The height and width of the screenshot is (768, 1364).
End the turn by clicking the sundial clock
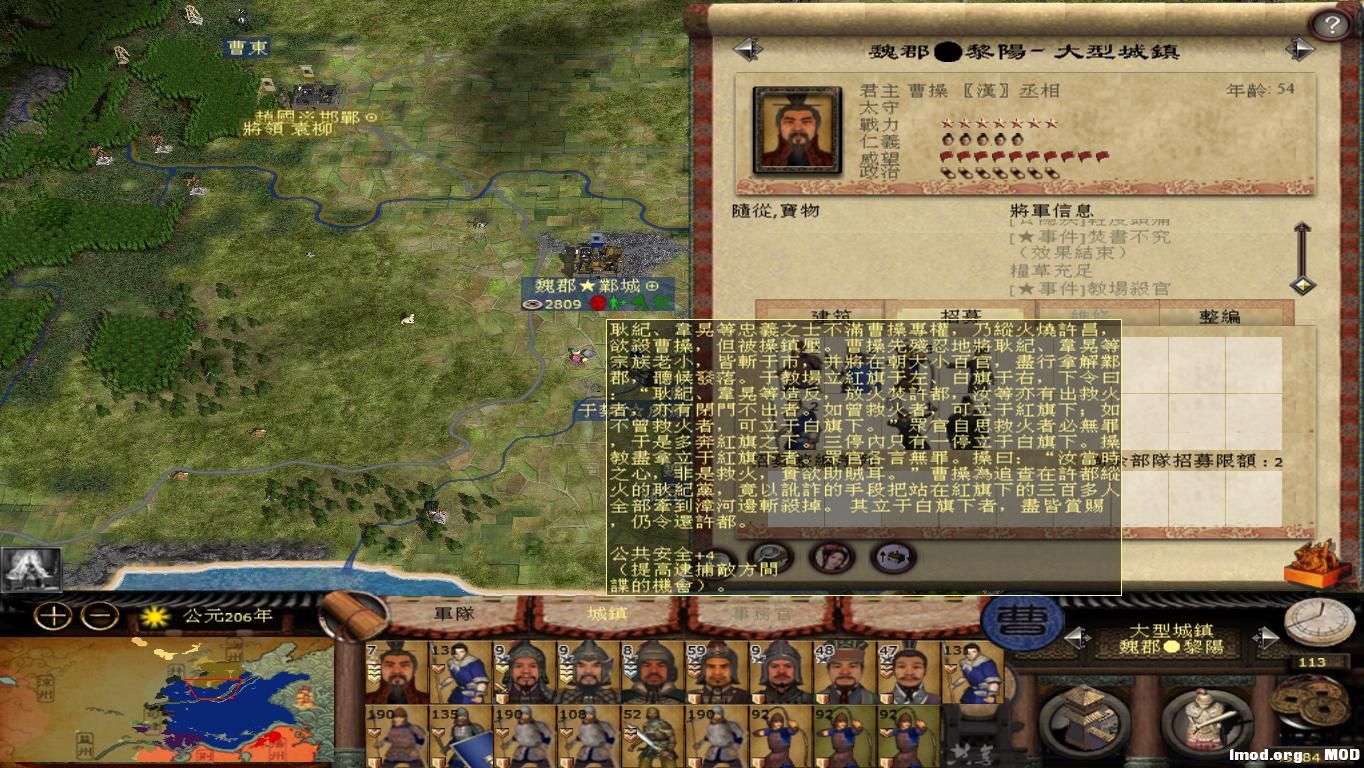pos(1319,622)
